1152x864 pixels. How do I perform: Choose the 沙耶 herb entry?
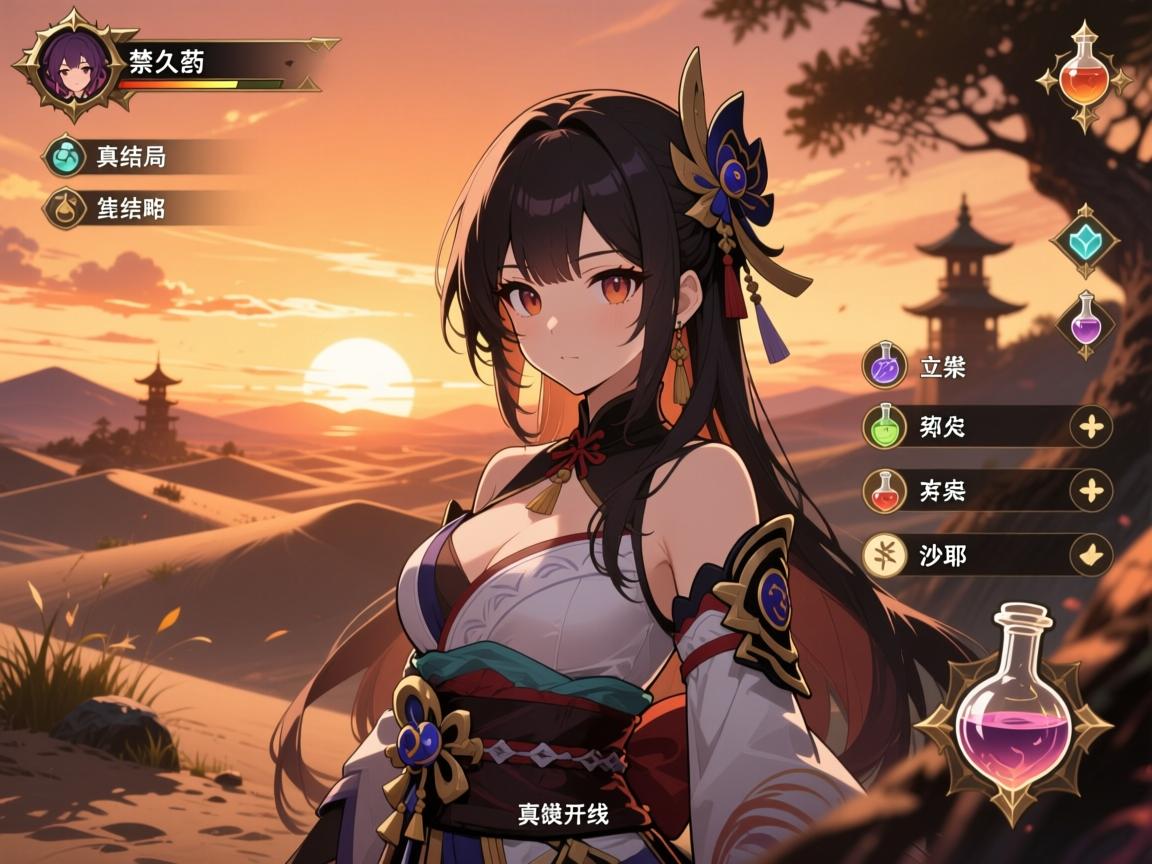click(960, 555)
